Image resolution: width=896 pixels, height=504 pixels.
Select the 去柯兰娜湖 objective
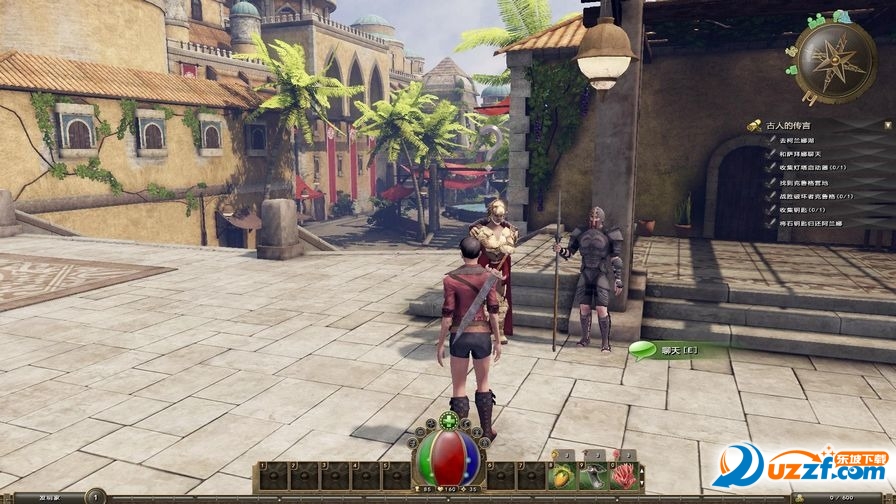click(x=795, y=141)
